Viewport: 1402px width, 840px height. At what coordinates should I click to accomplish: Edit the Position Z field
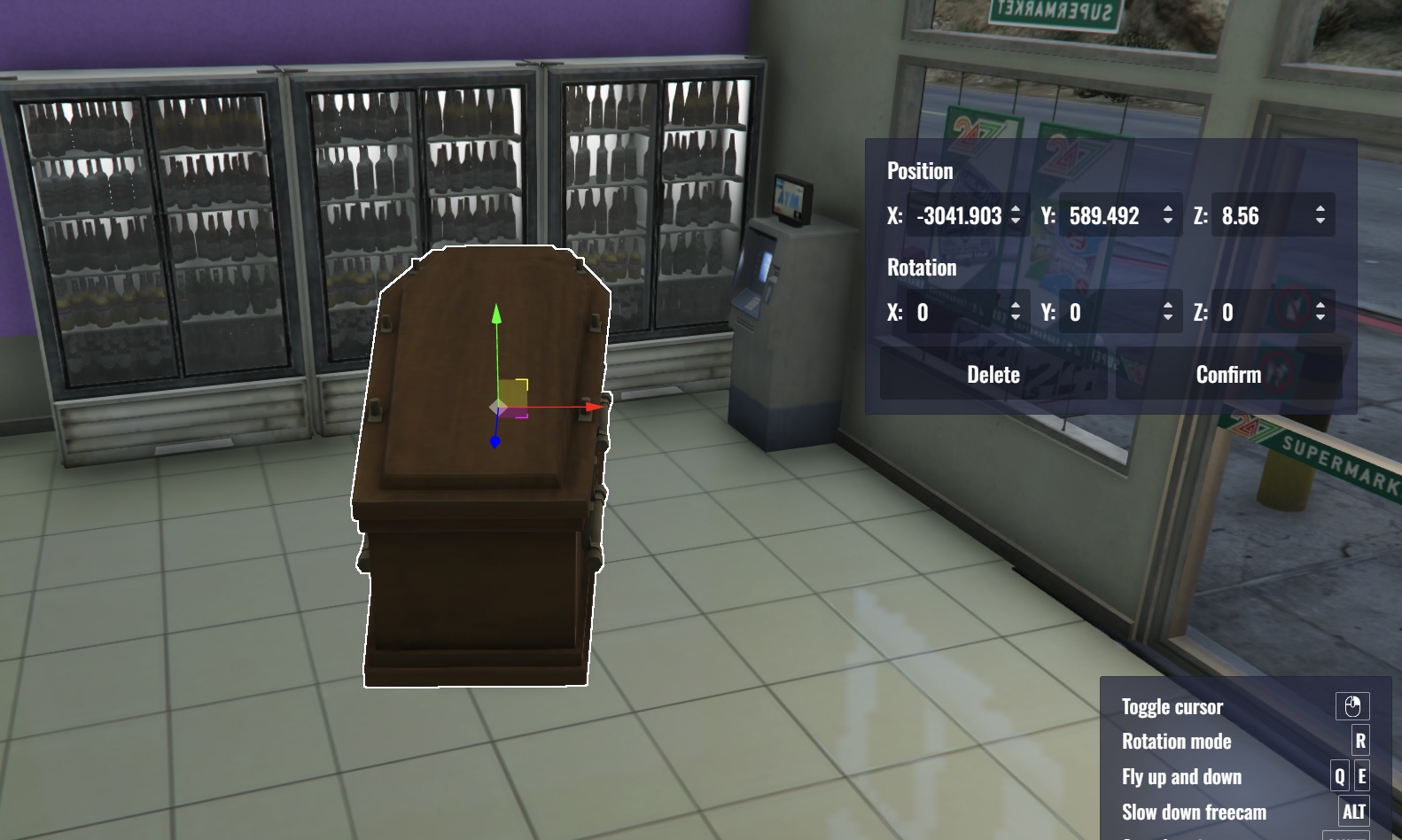pyautogui.click(x=1260, y=216)
